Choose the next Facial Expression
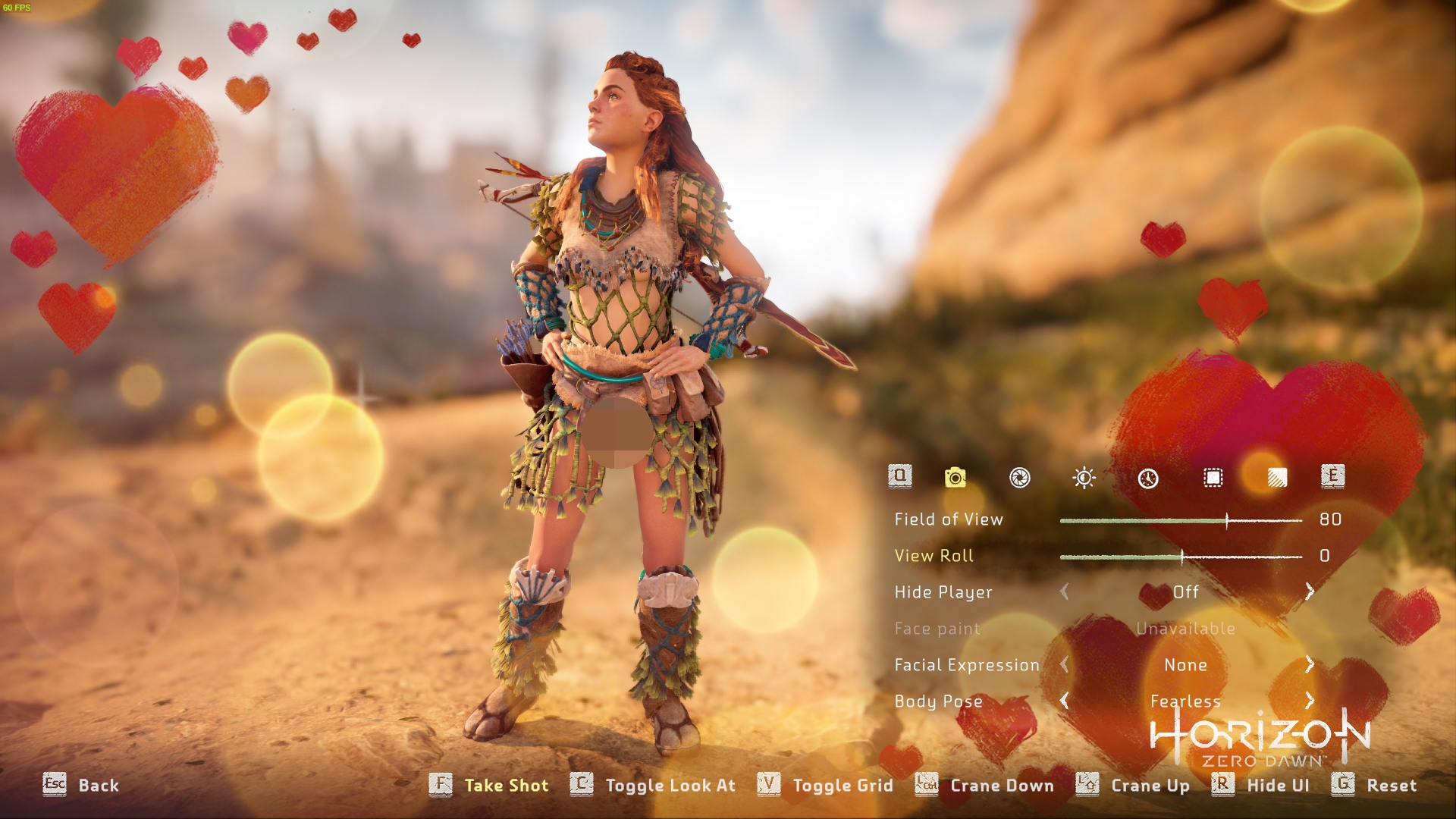 click(x=1310, y=664)
